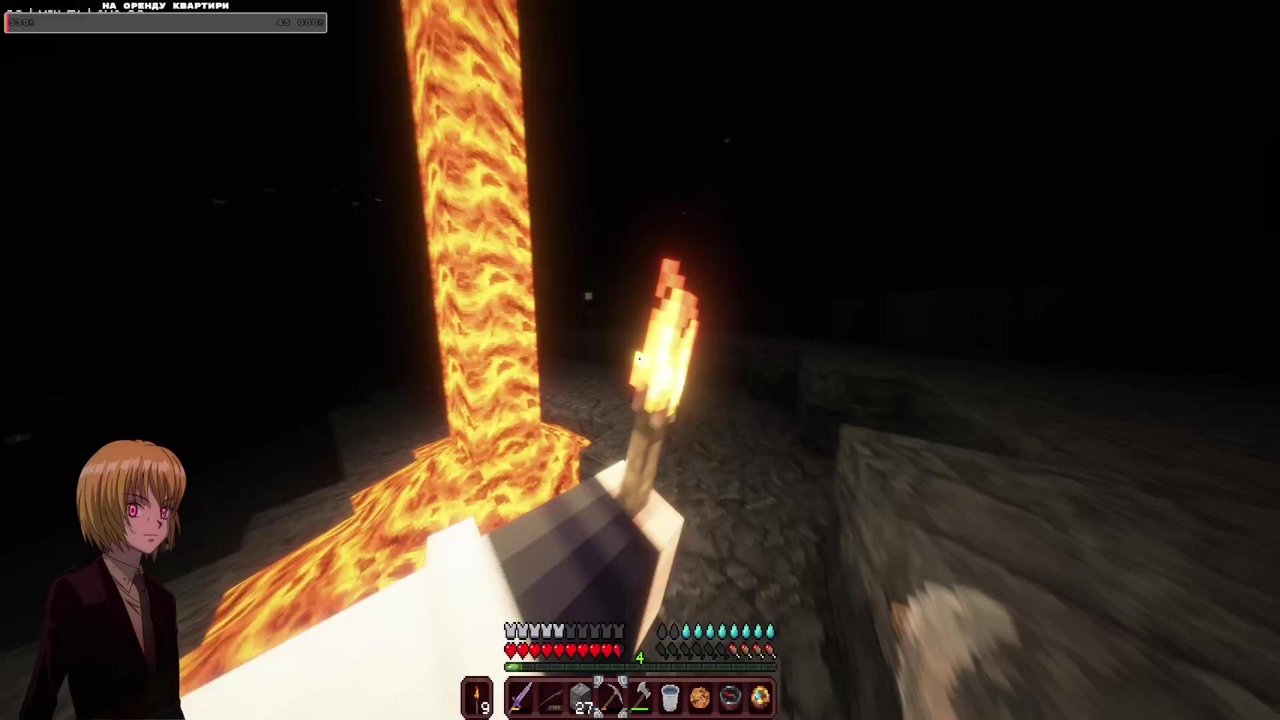Click the leftmost red heart in the health bar
Image resolution: width=1280 pixels, height=720 pixels.
(x=510, y=649)
